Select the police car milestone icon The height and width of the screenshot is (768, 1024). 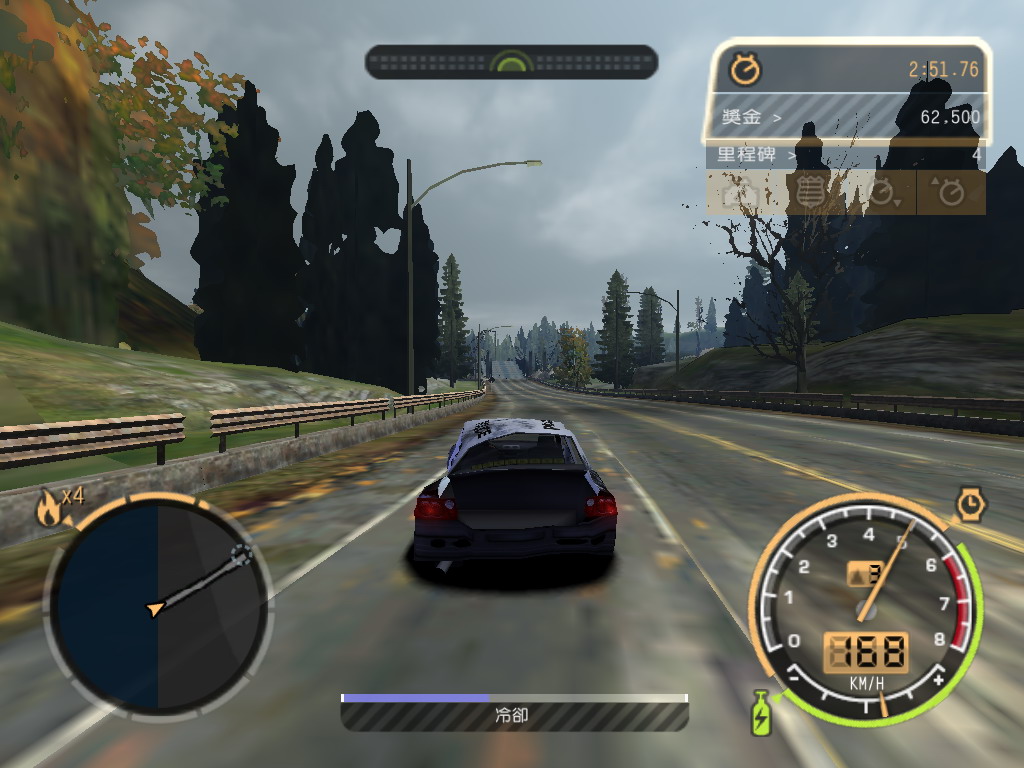(741, 193)
